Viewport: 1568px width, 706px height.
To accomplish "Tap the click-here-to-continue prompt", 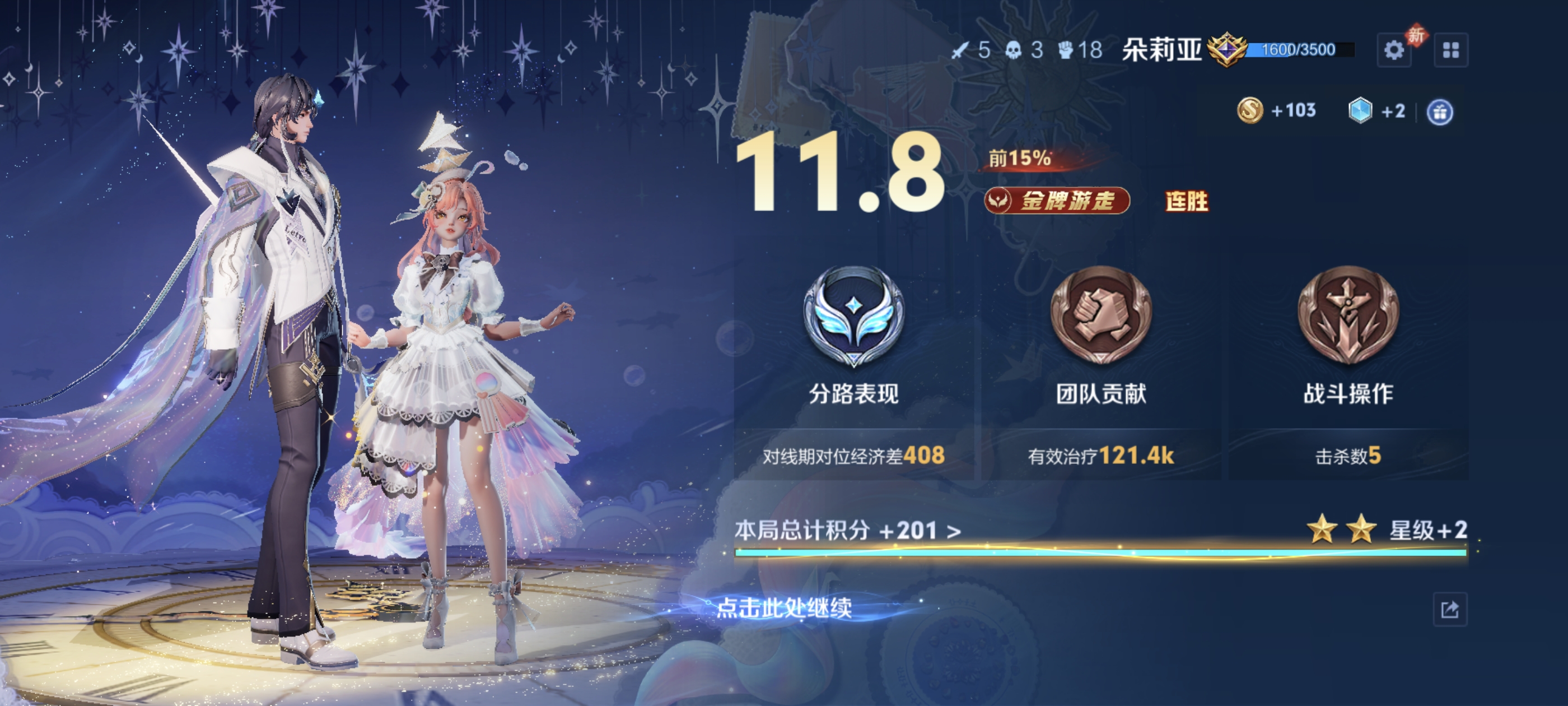I will click(784, 607).
